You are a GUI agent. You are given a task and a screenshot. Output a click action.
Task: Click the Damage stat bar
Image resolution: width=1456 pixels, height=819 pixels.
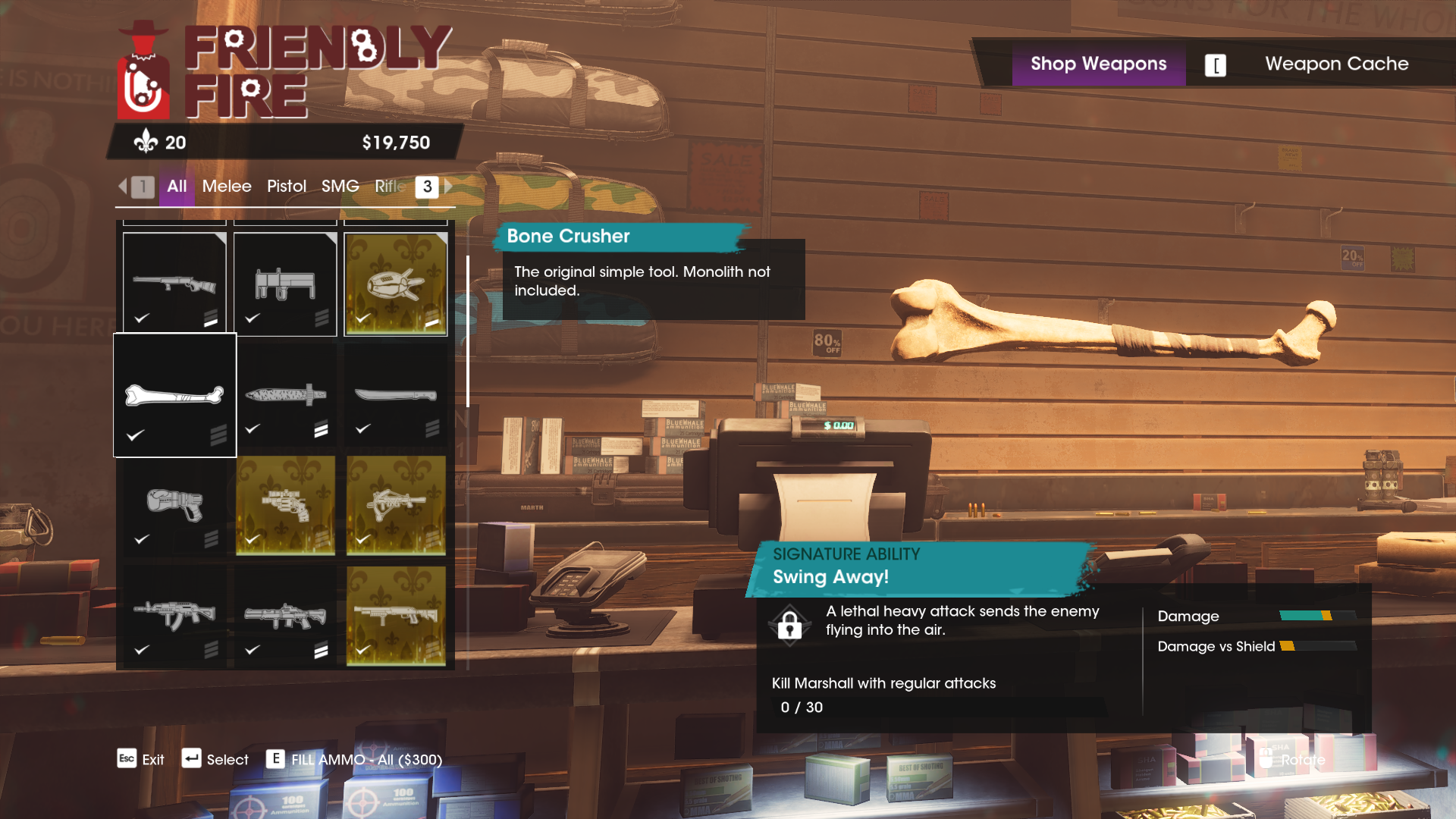pos(1317,617)
